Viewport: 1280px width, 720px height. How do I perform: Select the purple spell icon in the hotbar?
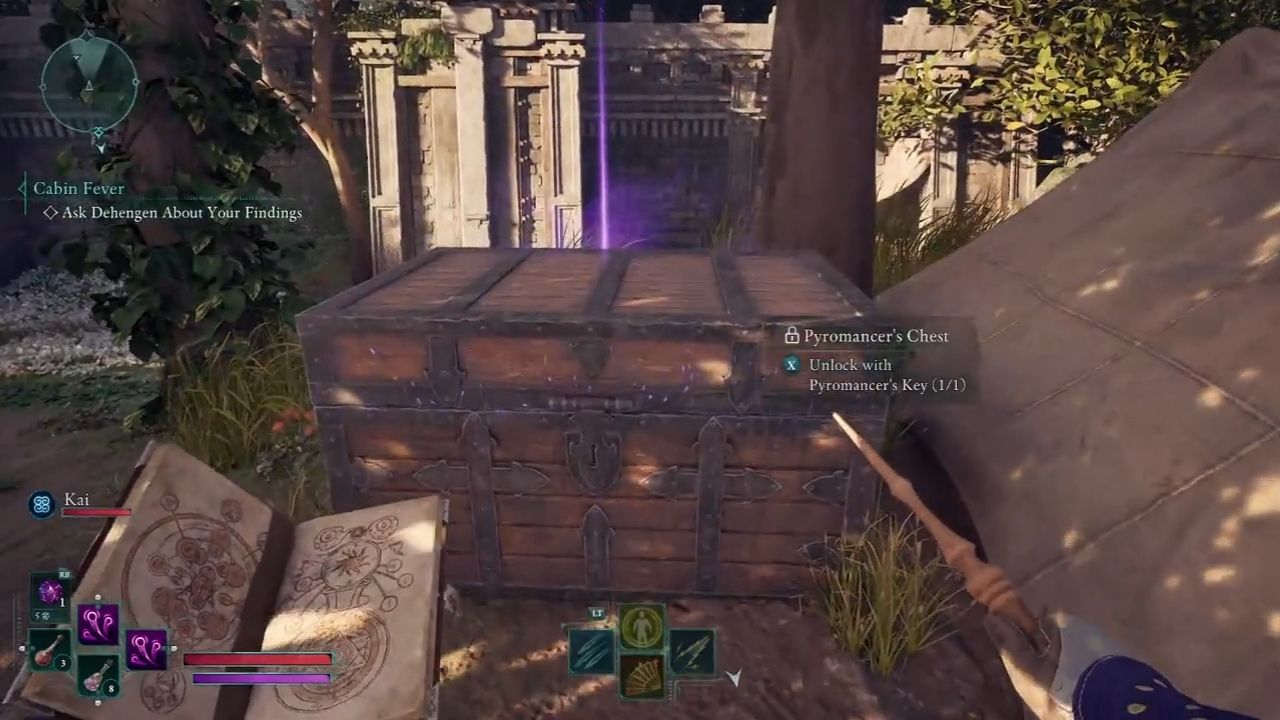tap(97, 624)
